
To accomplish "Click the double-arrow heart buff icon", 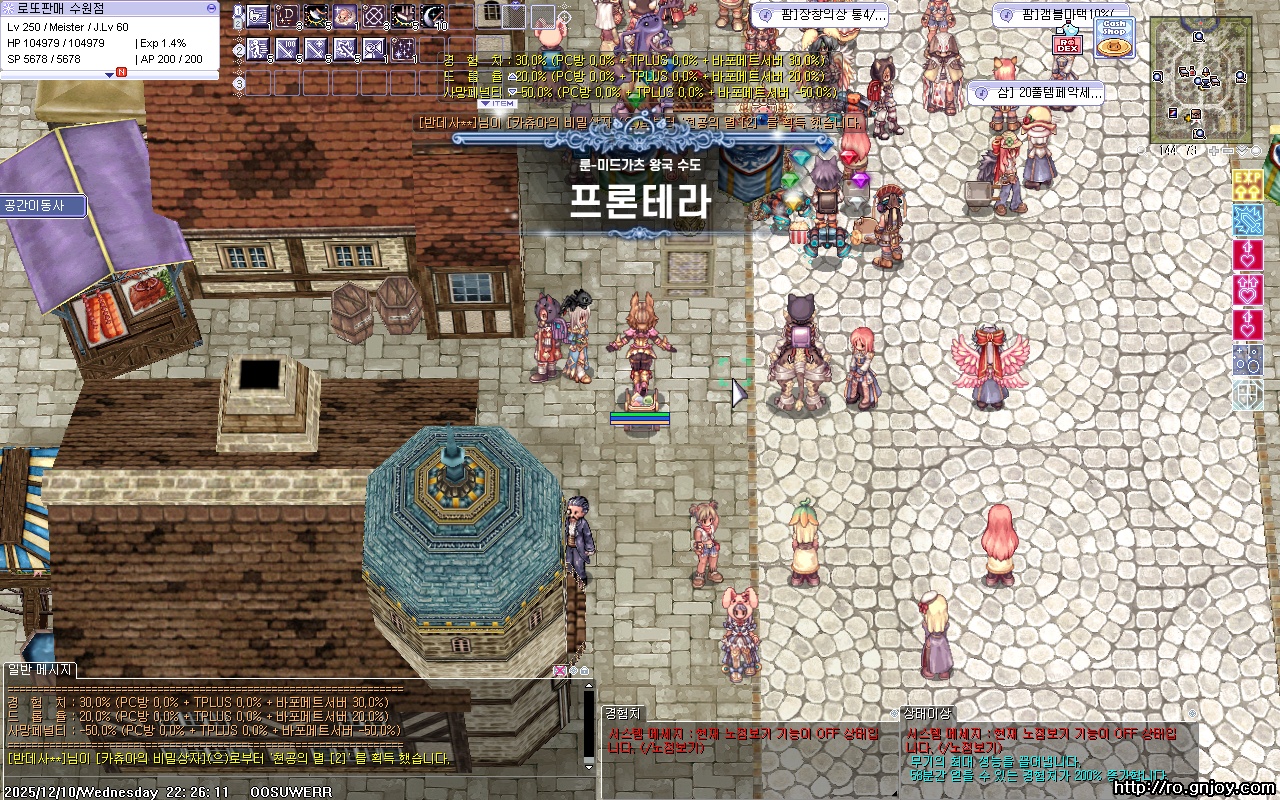I will 1246,288.
